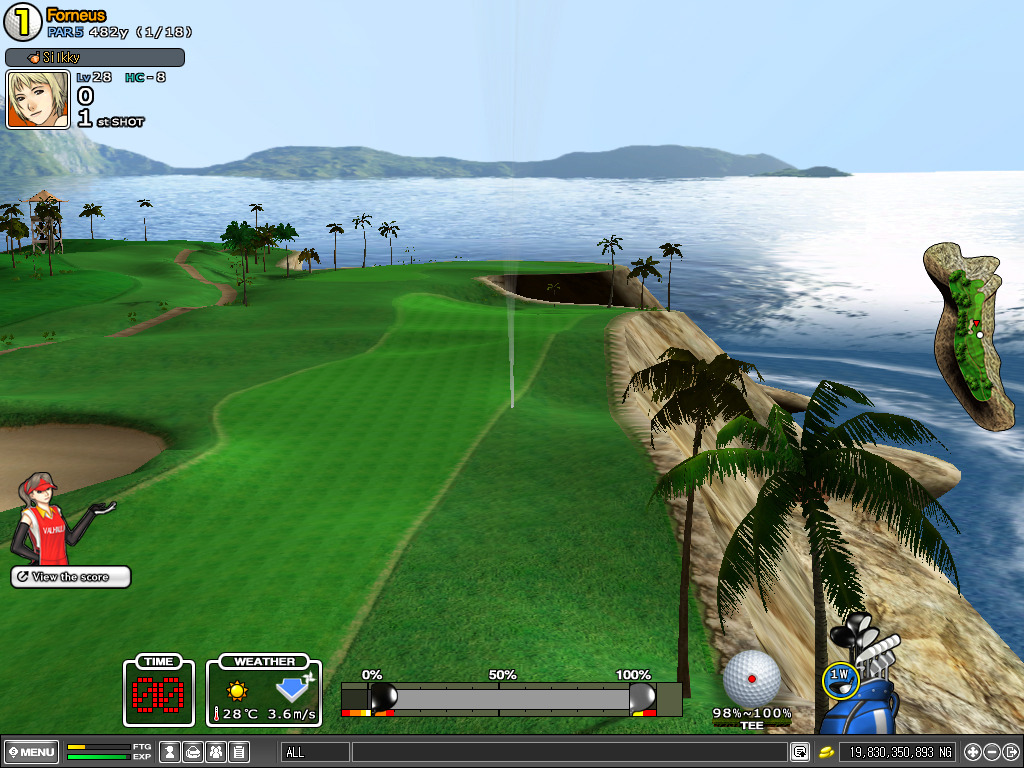Click the player character portrait
Image resolution: width=1024 pixels, height=768 pixels.
tap(38, 100)
